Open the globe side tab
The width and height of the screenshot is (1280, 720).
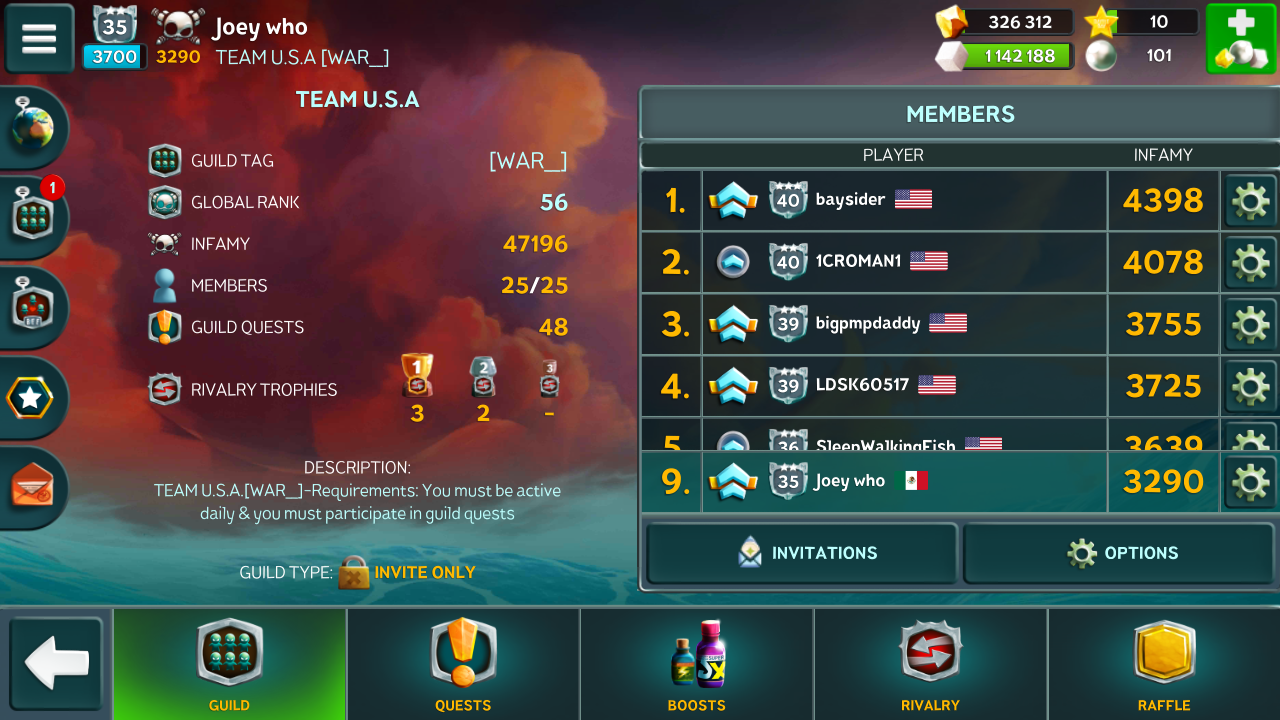(x=33, y=127)
